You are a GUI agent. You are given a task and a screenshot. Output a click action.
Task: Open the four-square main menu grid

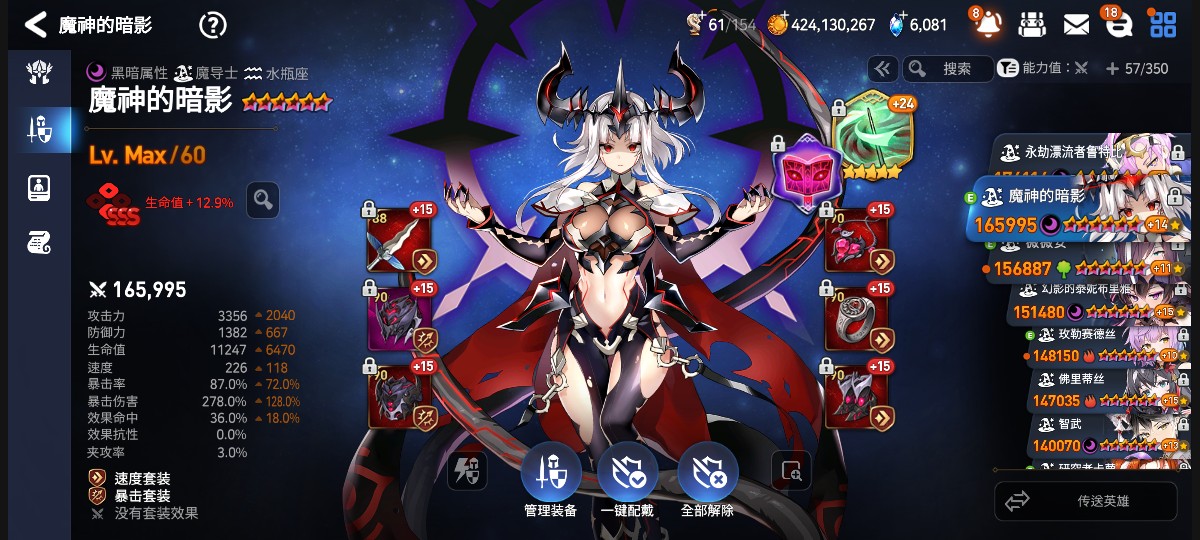click(x=1163, y=25)
